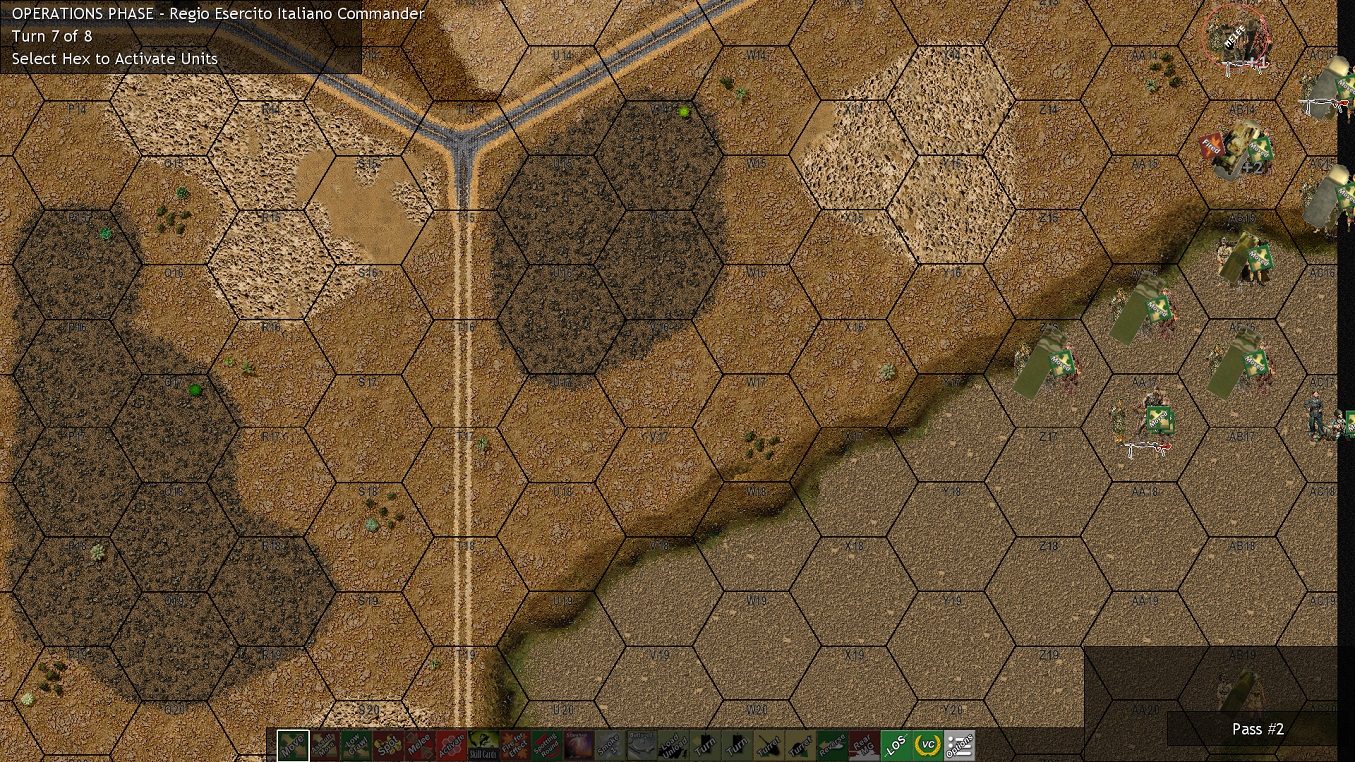Click the Activate icon
This screenshot has width=1355, height=762.
pyautogui.click(x=453, y=745)
